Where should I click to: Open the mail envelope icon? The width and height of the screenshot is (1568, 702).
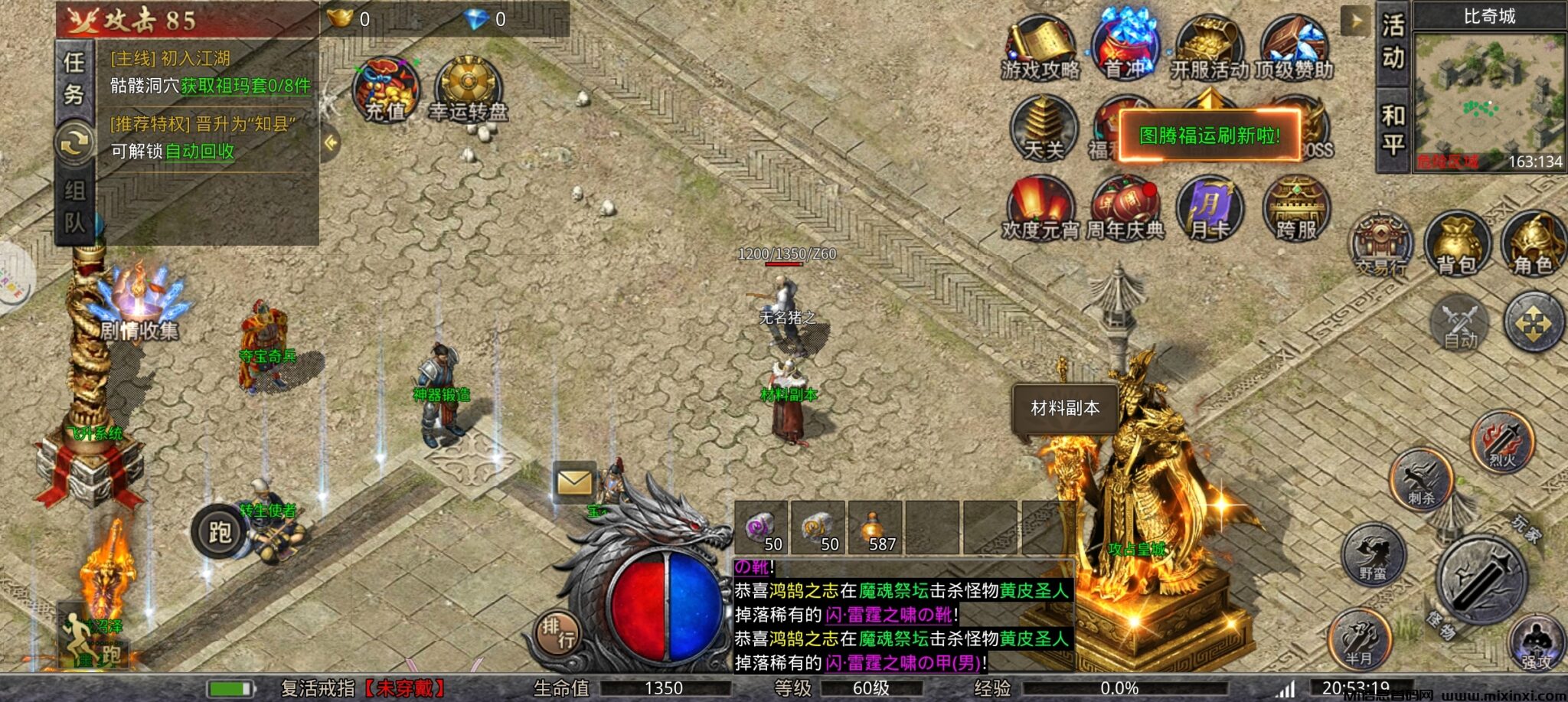pyautogui.click(x=574, y=482)
